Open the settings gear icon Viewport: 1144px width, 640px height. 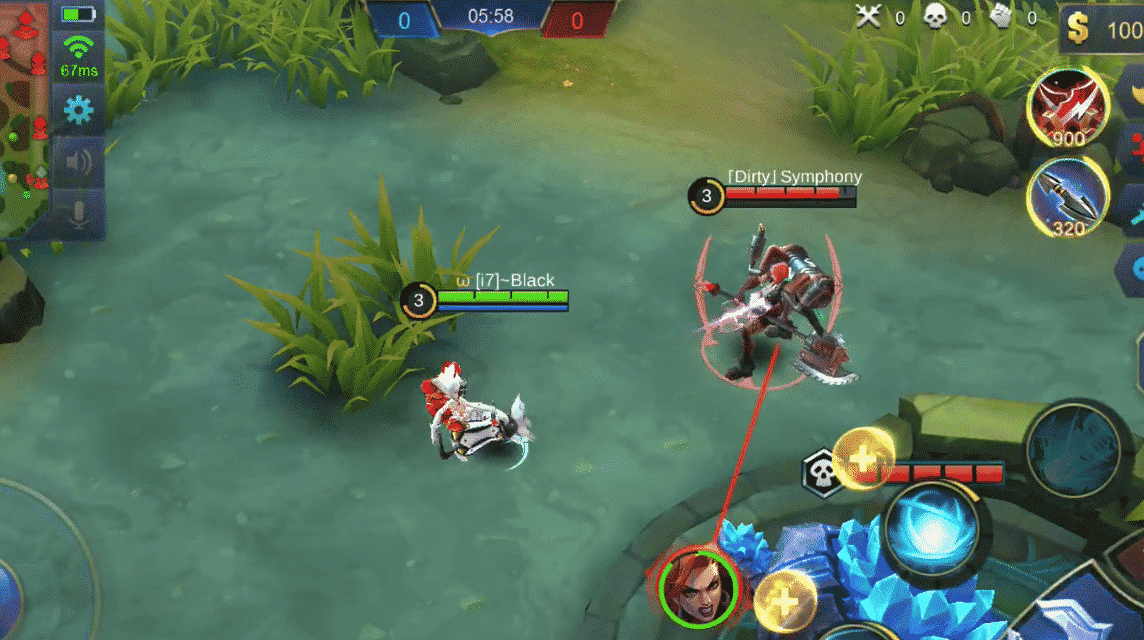pyautogui.click(x=79, y=109)
